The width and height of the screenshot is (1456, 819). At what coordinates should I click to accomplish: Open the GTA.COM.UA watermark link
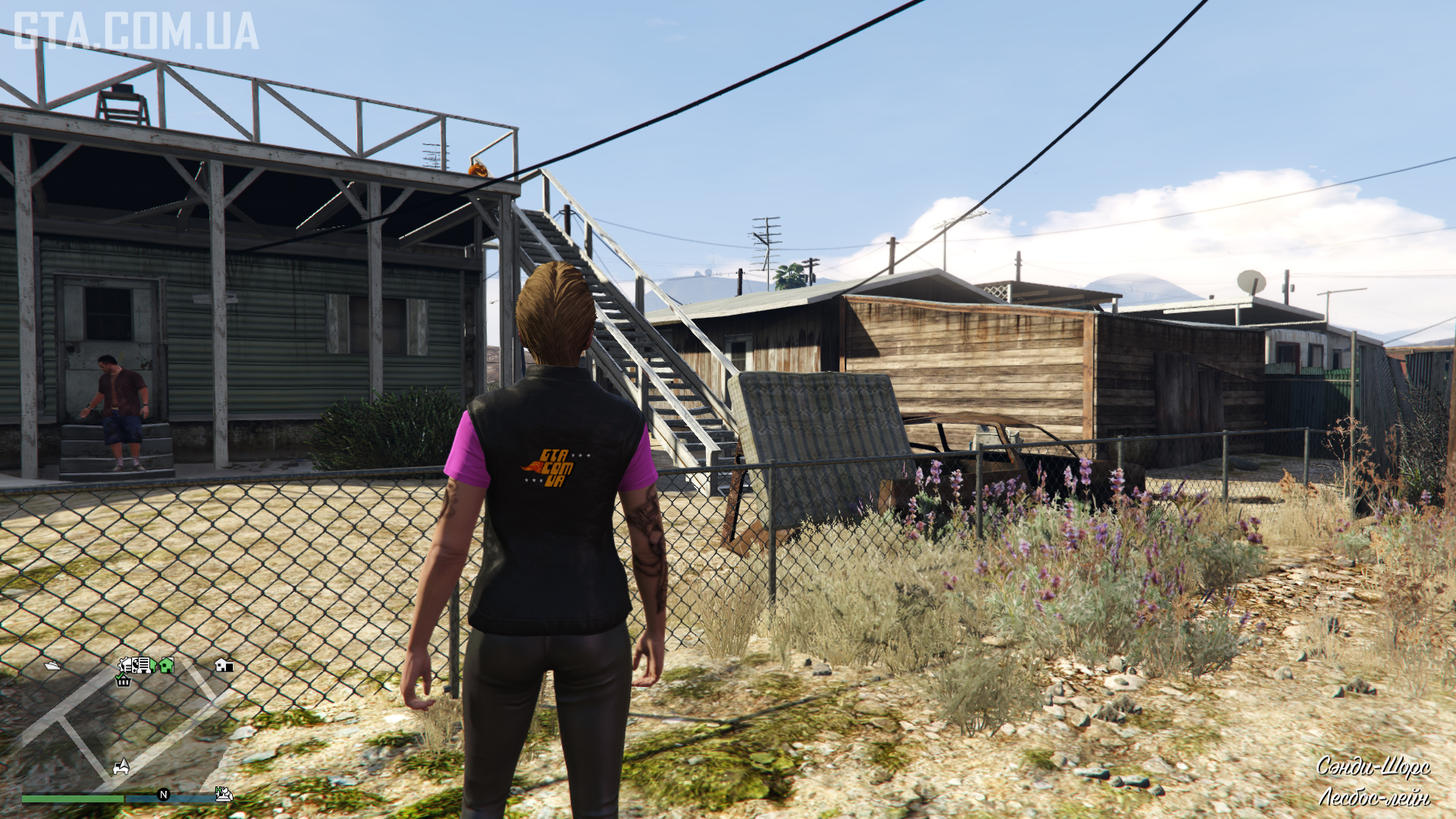pos(136,32)
